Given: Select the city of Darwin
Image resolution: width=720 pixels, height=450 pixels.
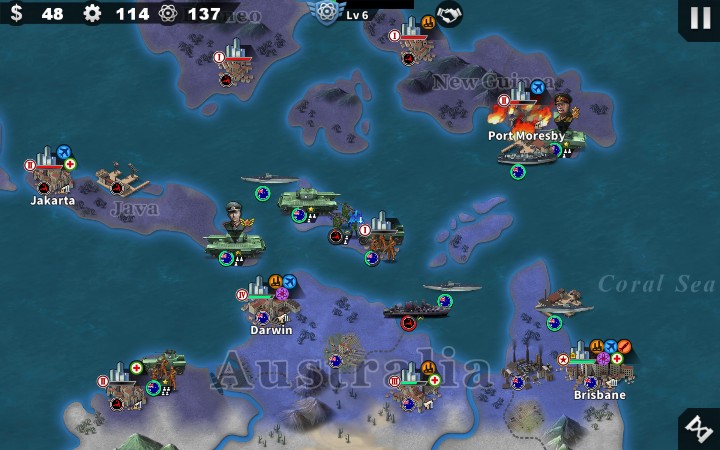Looking at the screenshot, I should 267,308.
